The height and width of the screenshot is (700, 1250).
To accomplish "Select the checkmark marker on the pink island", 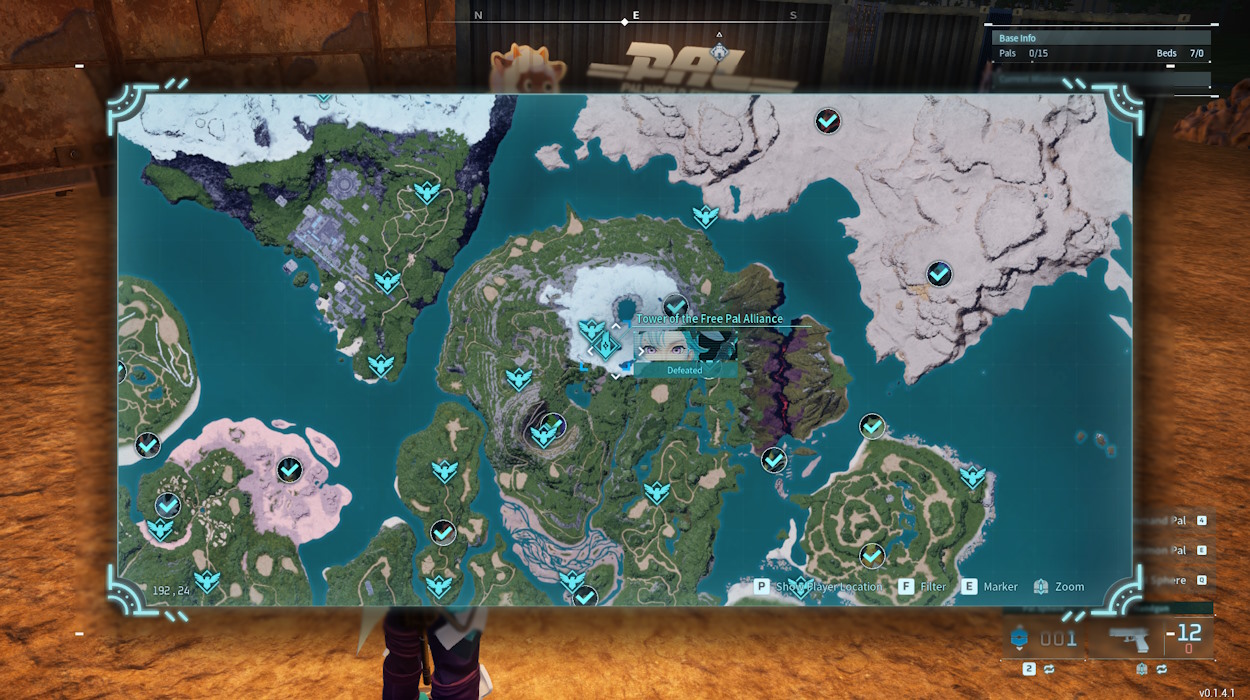I will click(290, 469).
